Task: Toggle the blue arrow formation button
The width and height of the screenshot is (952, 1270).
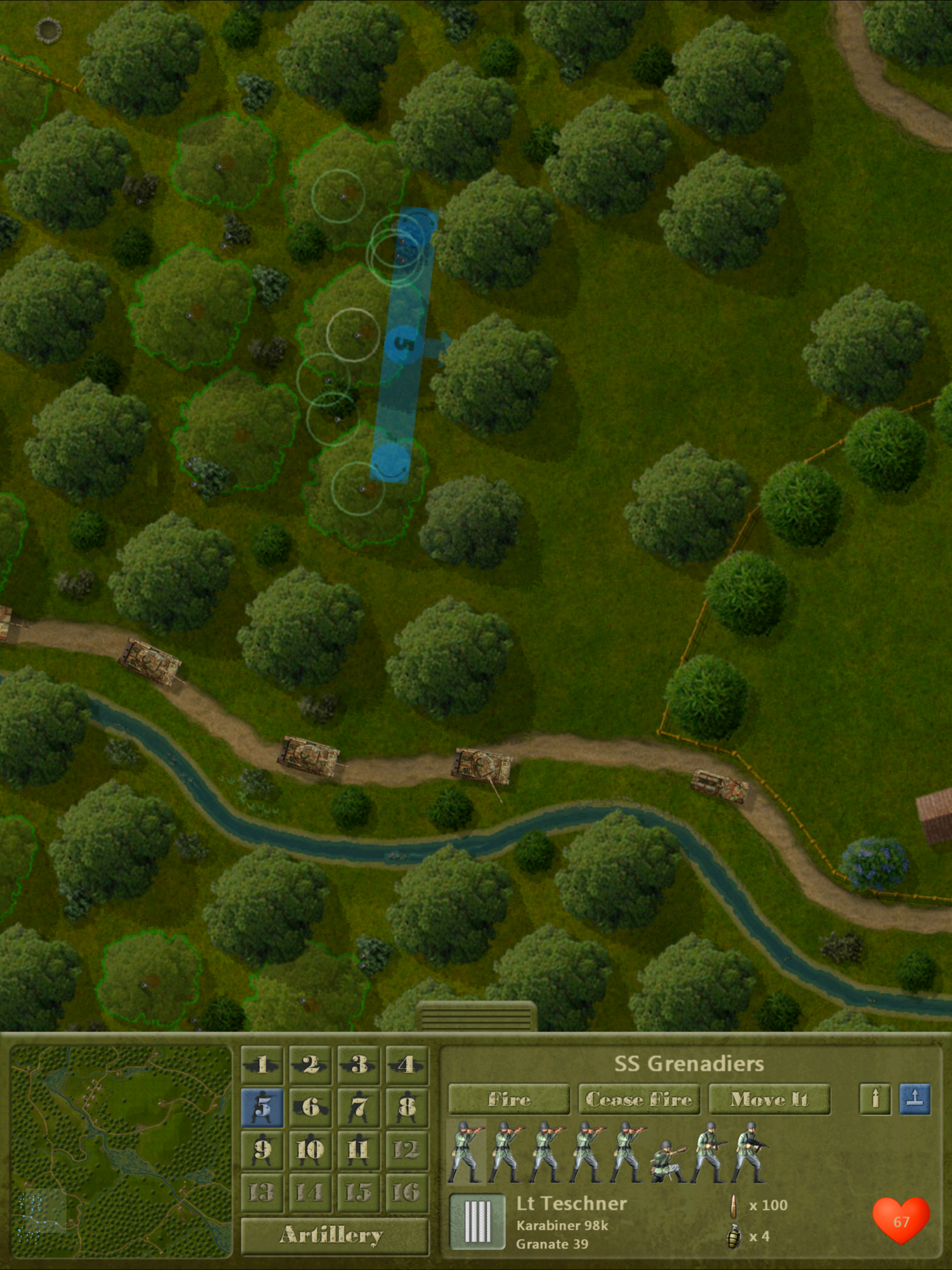Action: [x=915, y=1099]
